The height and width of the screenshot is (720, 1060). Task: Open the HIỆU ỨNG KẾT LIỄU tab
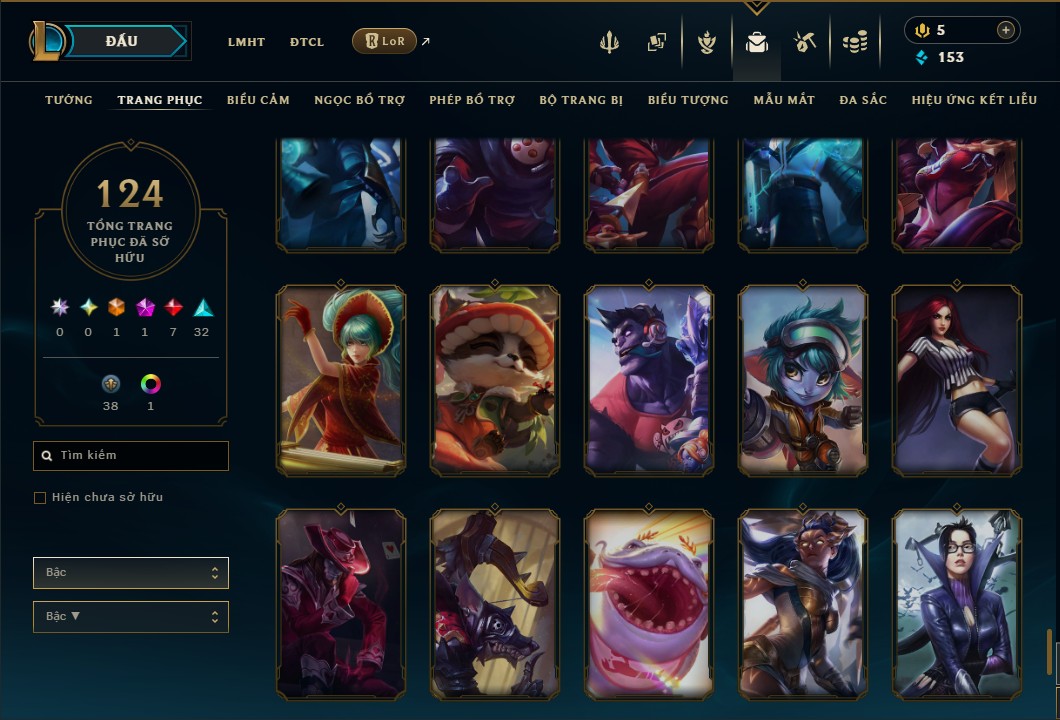974,100
